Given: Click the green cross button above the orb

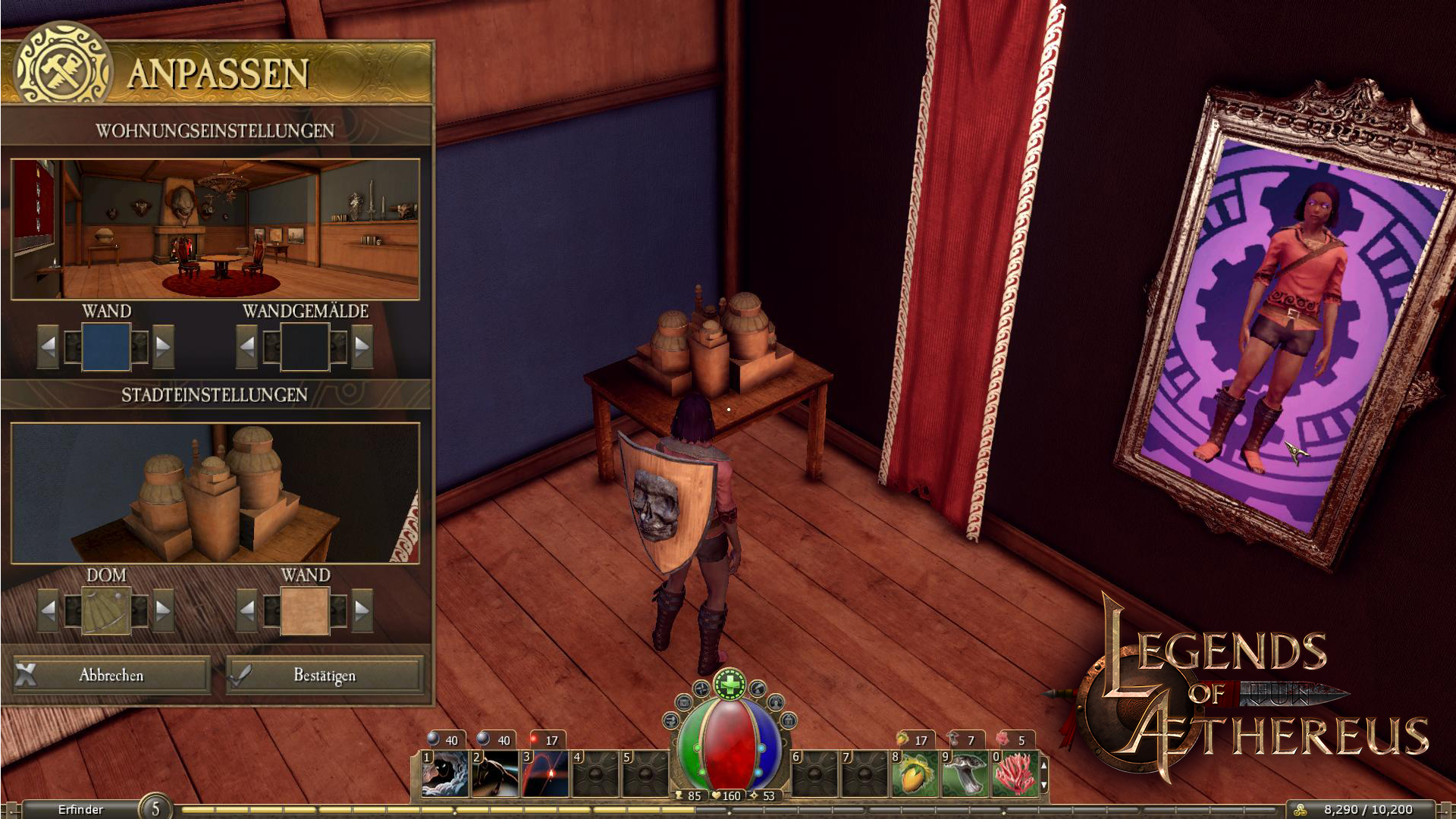Looking at the screenshot, I should (x=730, y=685).
